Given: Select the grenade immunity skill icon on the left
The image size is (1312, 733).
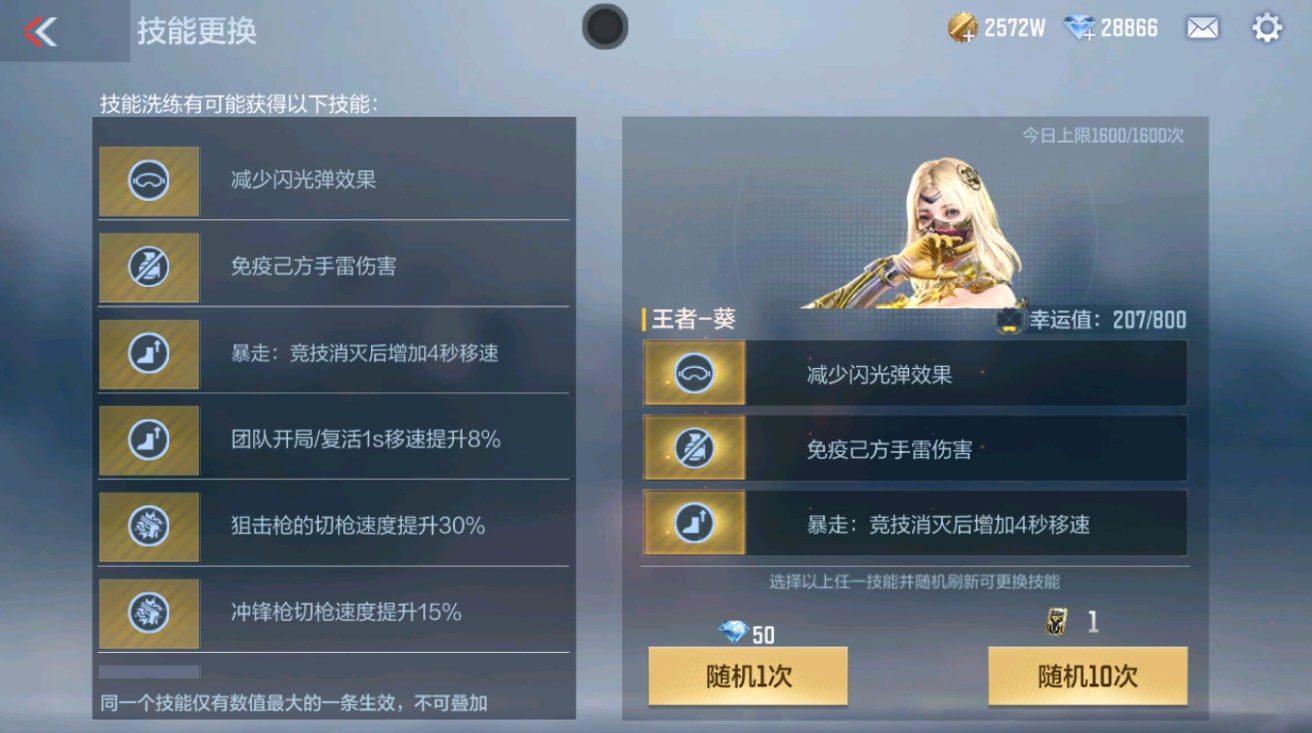Looking at the screenshot, I should 148,267.
